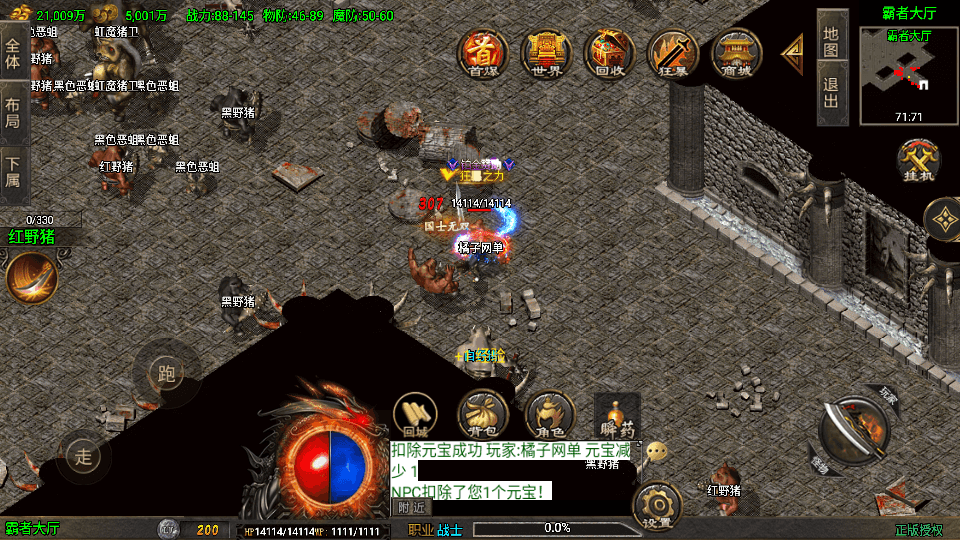This screenshot has width=960, height=540.
Task: Open the 背包 bag
Action: coord(482,412)
